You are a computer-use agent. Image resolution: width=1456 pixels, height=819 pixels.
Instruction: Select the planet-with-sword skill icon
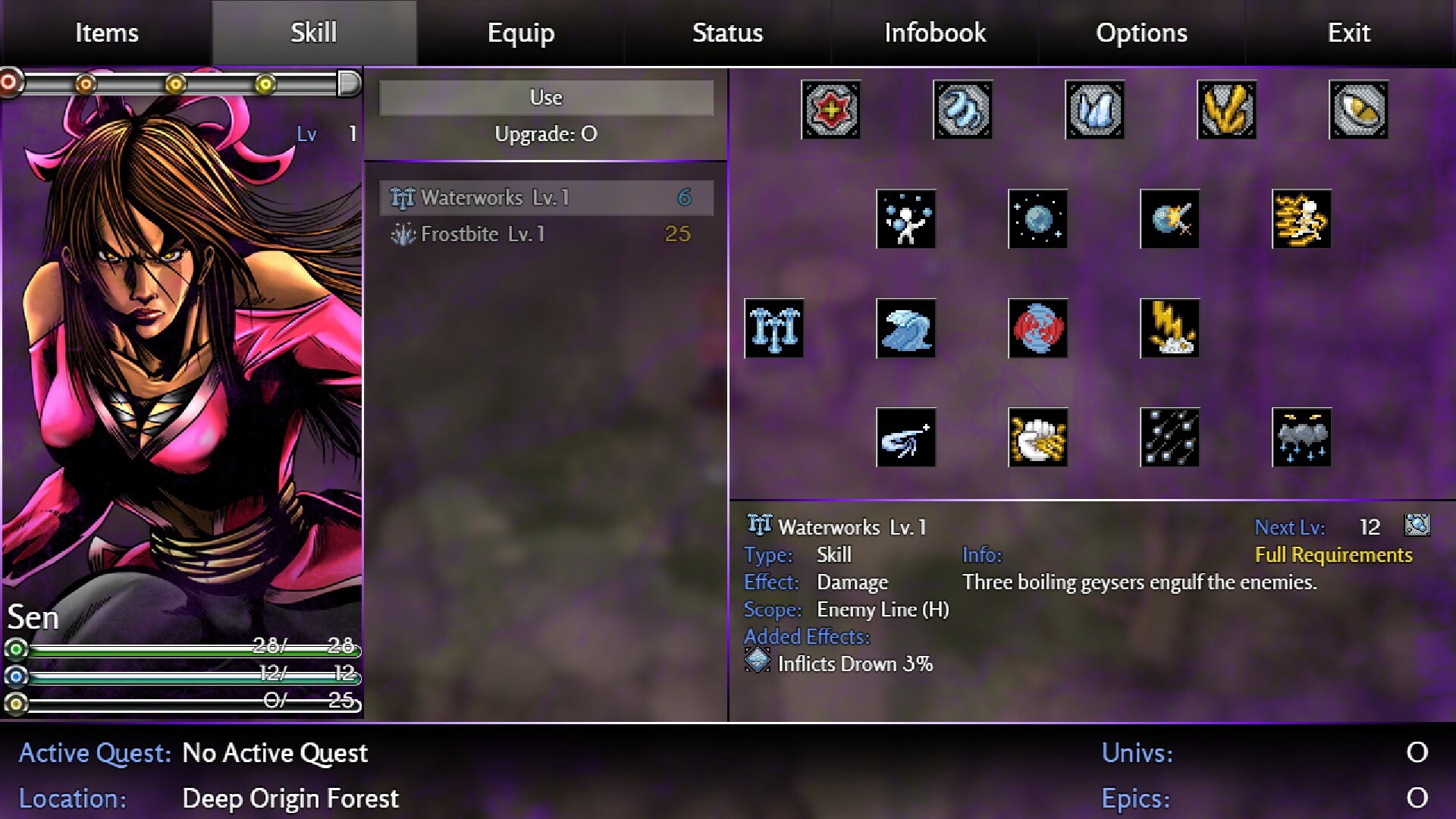1170,220
